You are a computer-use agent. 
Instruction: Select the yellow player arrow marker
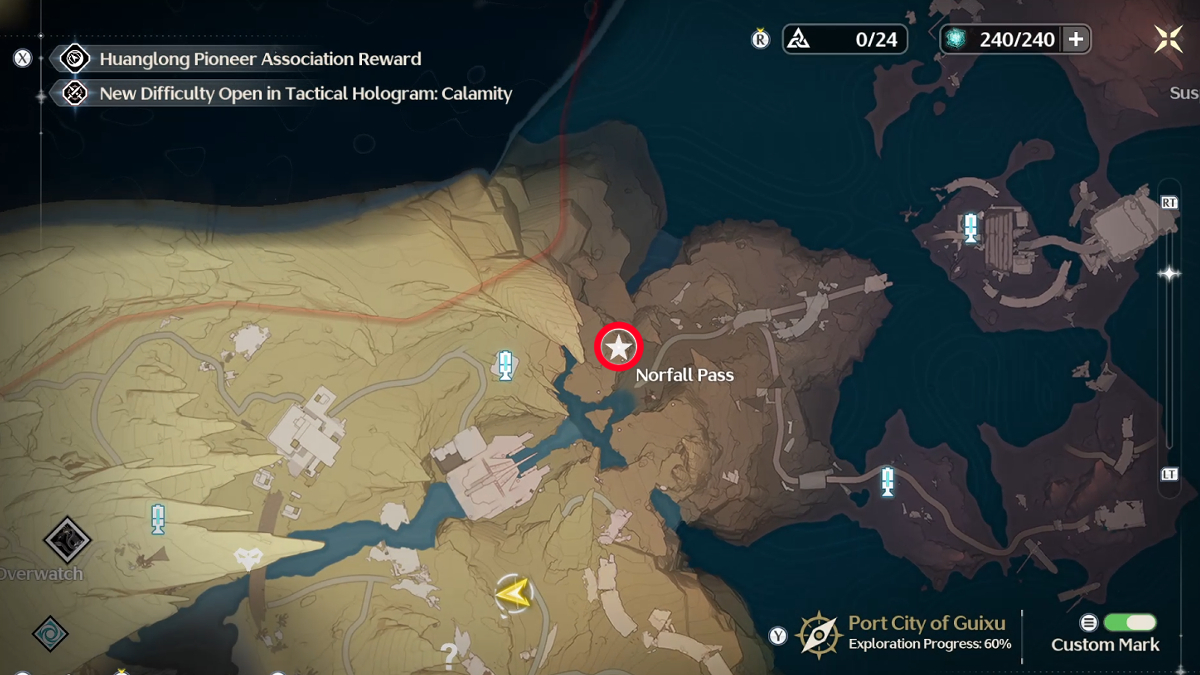click(513, 595)
